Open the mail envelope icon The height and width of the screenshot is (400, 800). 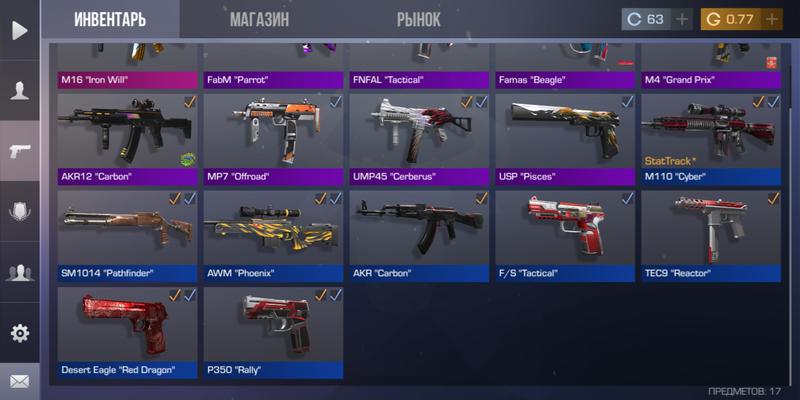pos(19,381)
